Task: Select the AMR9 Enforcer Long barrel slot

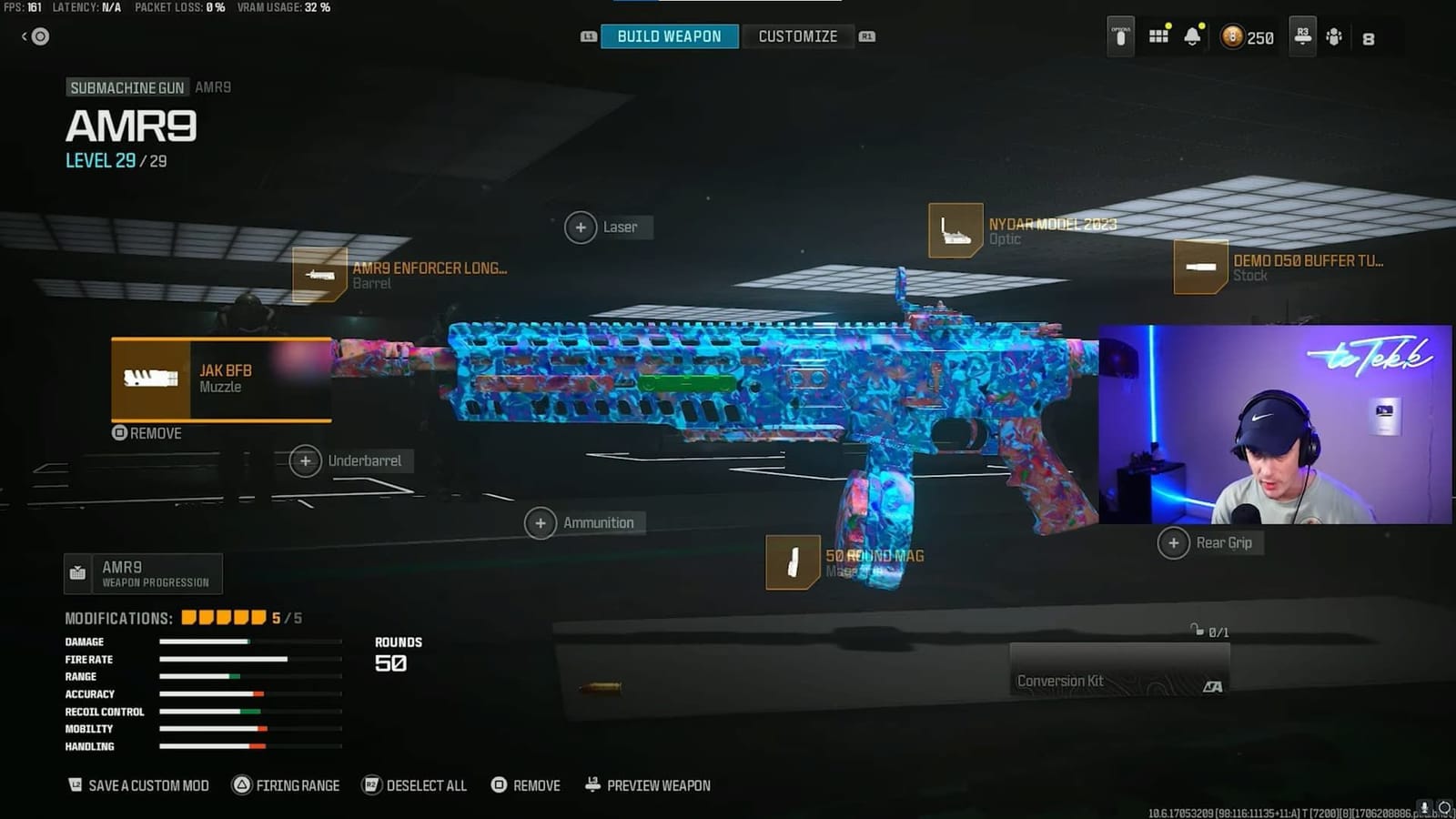Action: click(400, 275)
